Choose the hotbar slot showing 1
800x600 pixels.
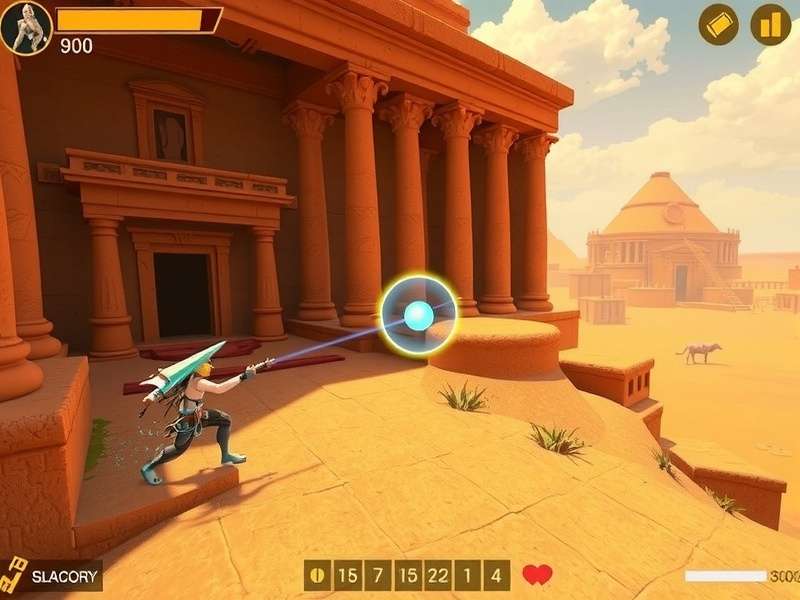[x=468, y=575]
